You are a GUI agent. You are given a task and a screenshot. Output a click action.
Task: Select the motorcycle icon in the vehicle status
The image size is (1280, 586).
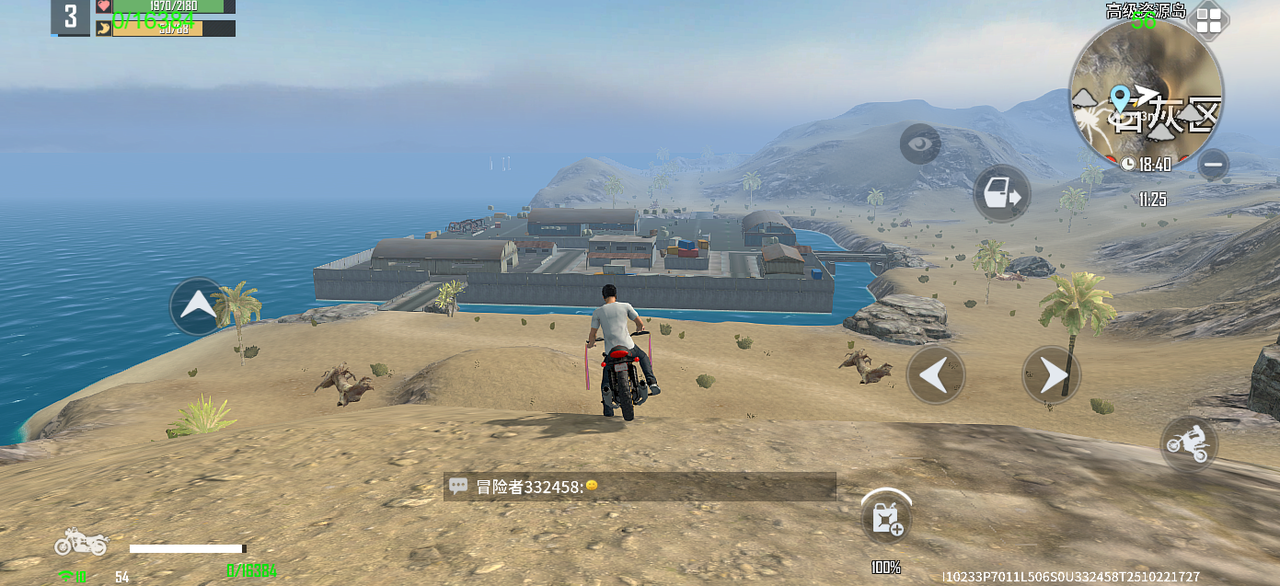(x=81, y=542)
